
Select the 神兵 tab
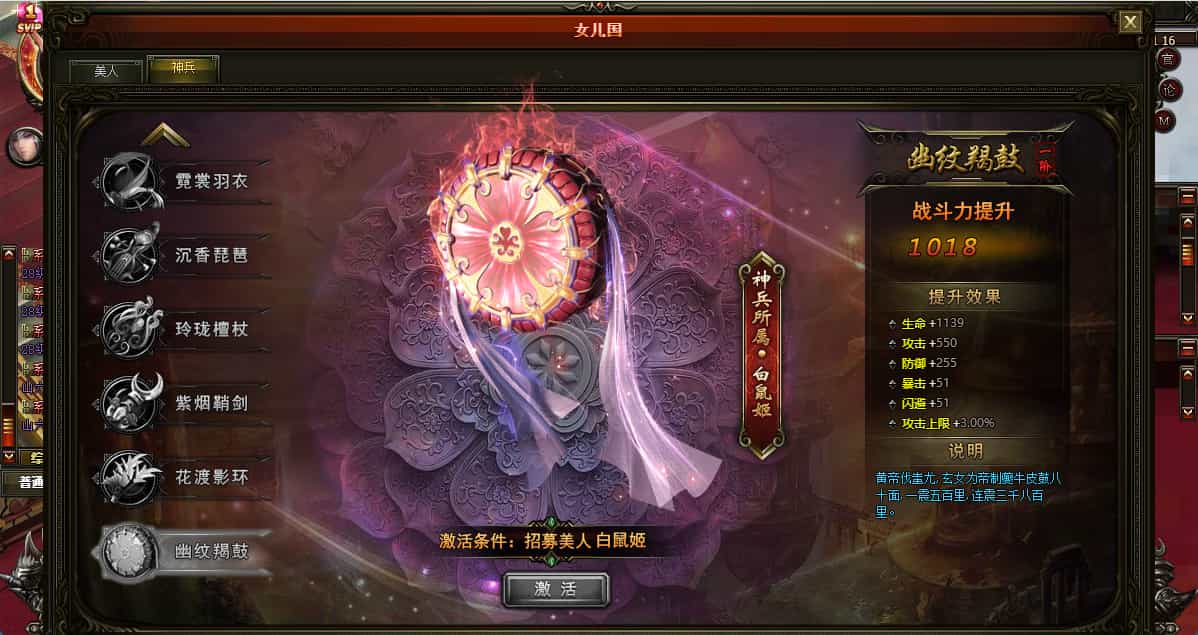point(183,70)
